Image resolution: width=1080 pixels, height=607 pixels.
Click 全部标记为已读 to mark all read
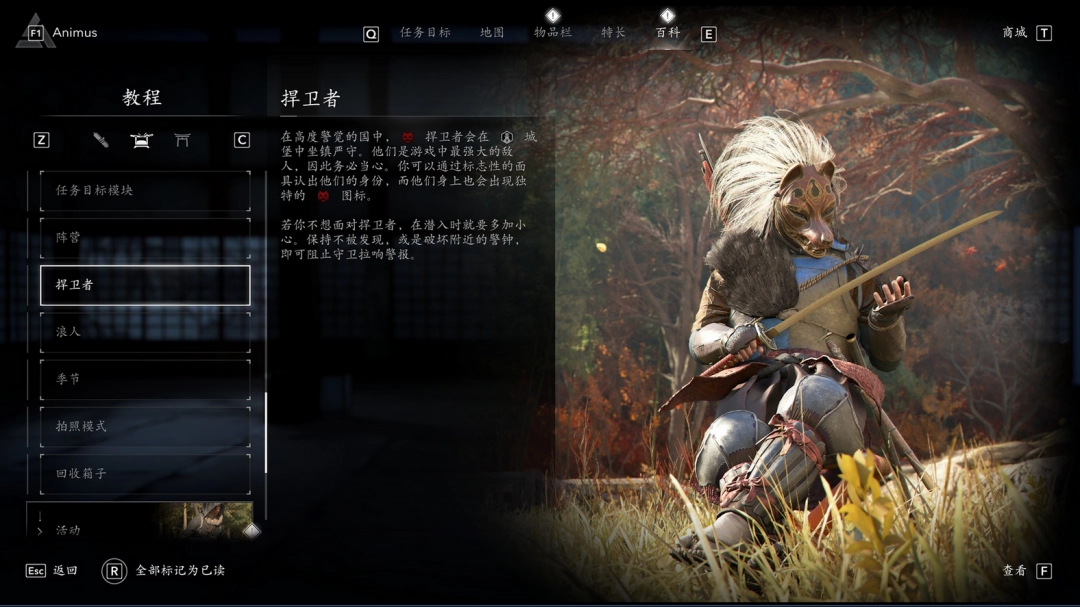tap(180, 571)
